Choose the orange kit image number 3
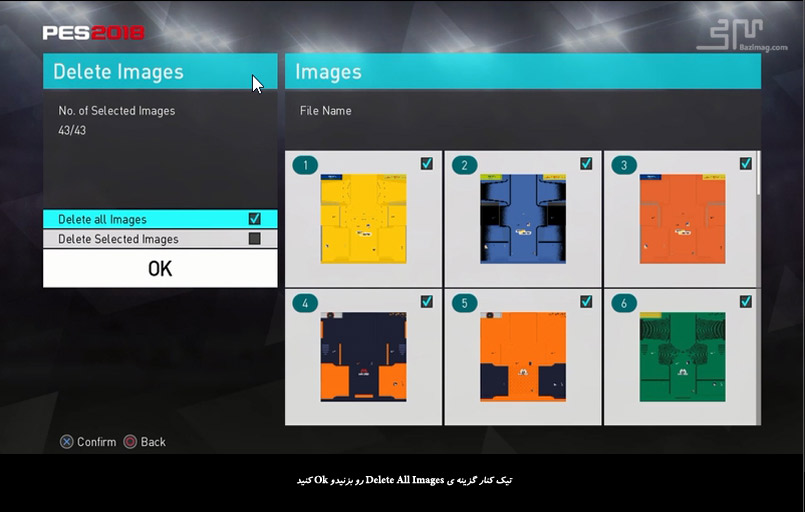805x512 pixels. 682,219
